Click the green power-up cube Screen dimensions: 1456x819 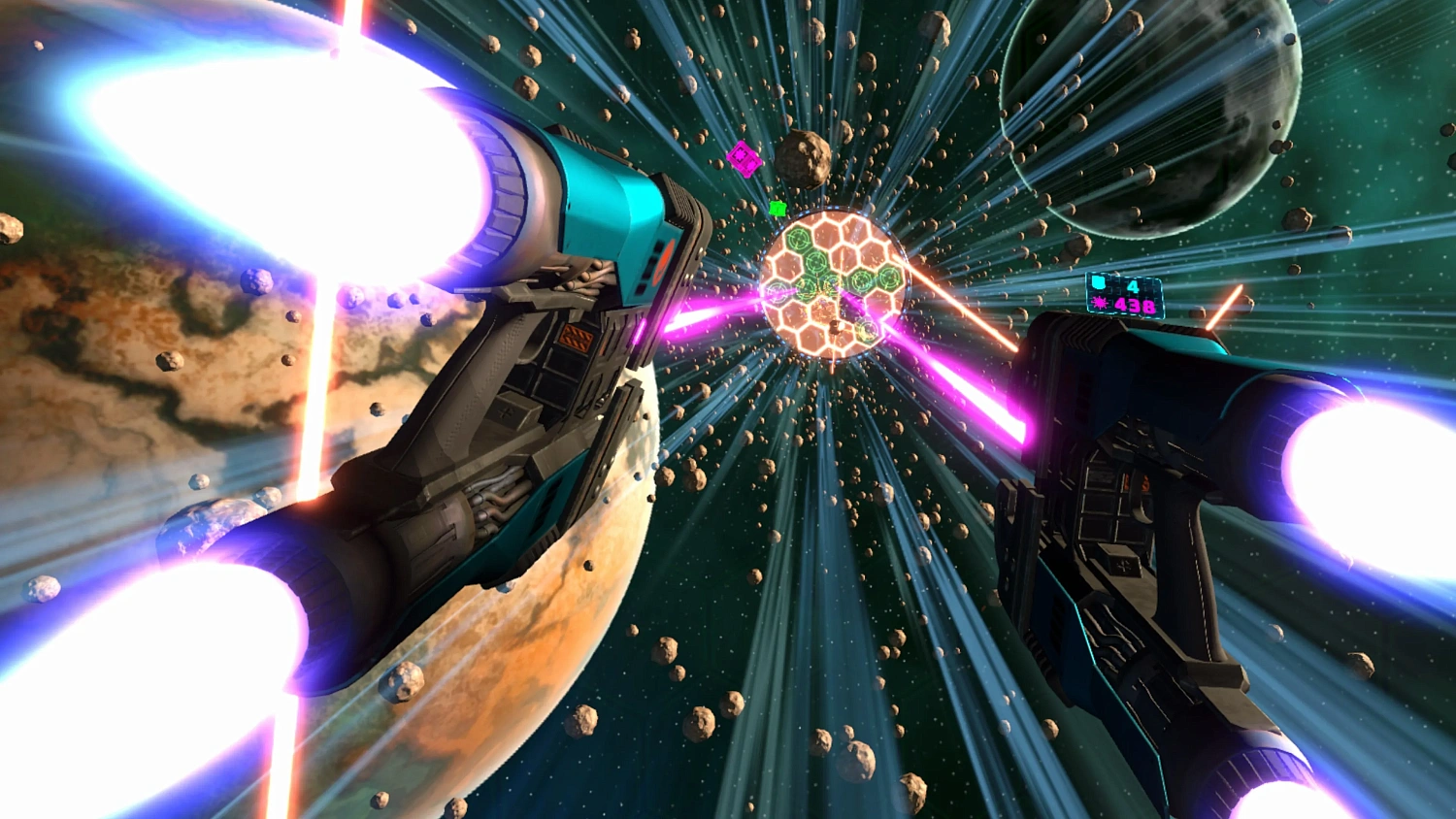(x=778, y=208)
